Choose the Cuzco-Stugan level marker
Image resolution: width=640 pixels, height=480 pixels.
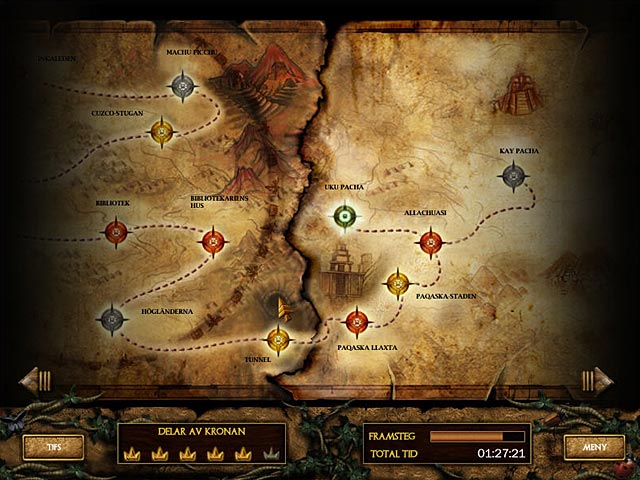pos(162,131)
